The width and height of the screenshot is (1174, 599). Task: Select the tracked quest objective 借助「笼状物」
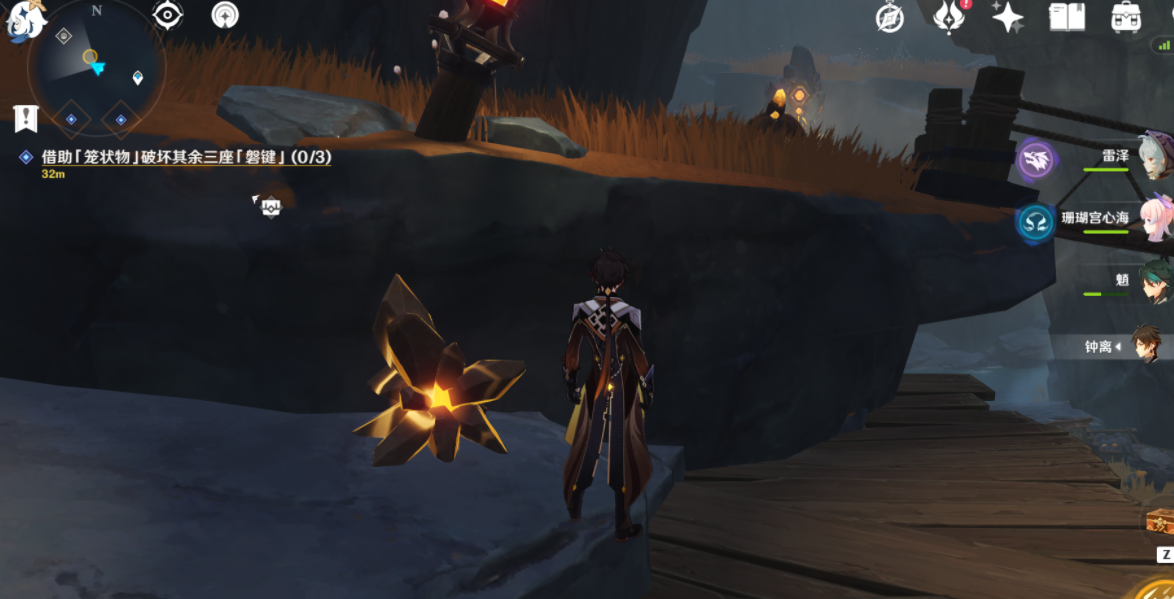point(185,157)
